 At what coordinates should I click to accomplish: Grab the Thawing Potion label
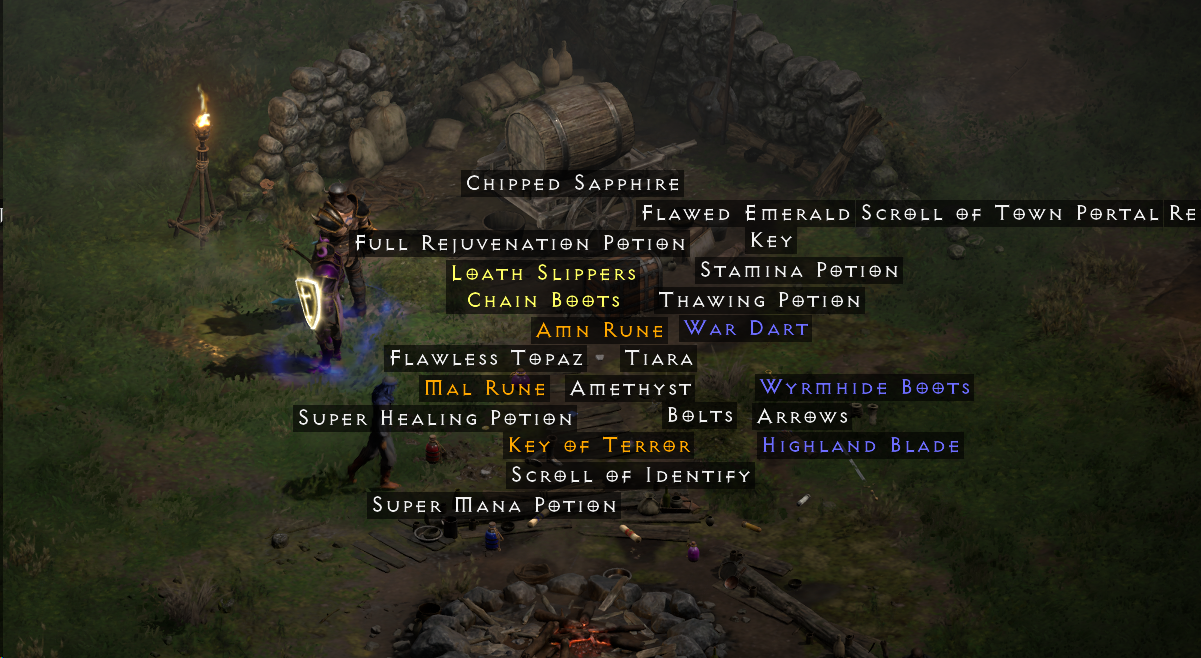coord(760,301)
